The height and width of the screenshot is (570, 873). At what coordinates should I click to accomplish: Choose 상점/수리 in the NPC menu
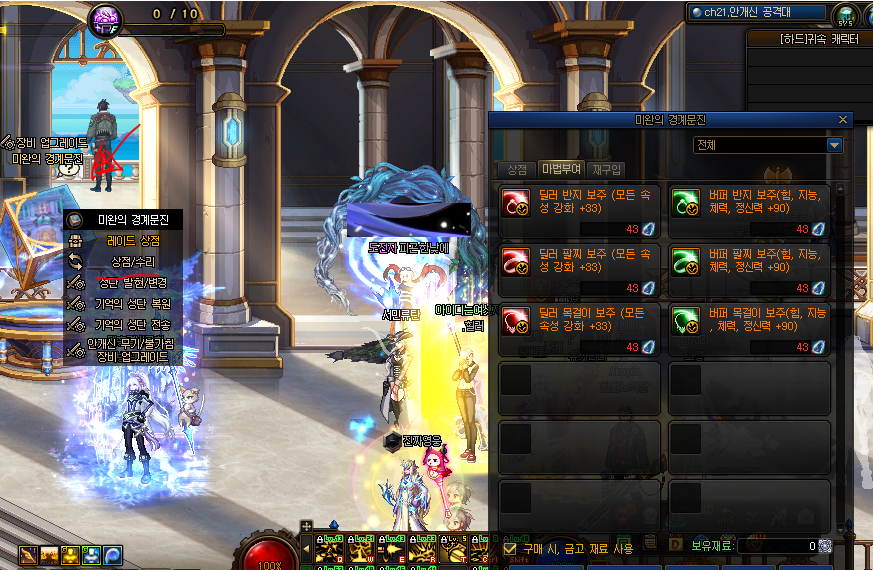pos(133,261)
